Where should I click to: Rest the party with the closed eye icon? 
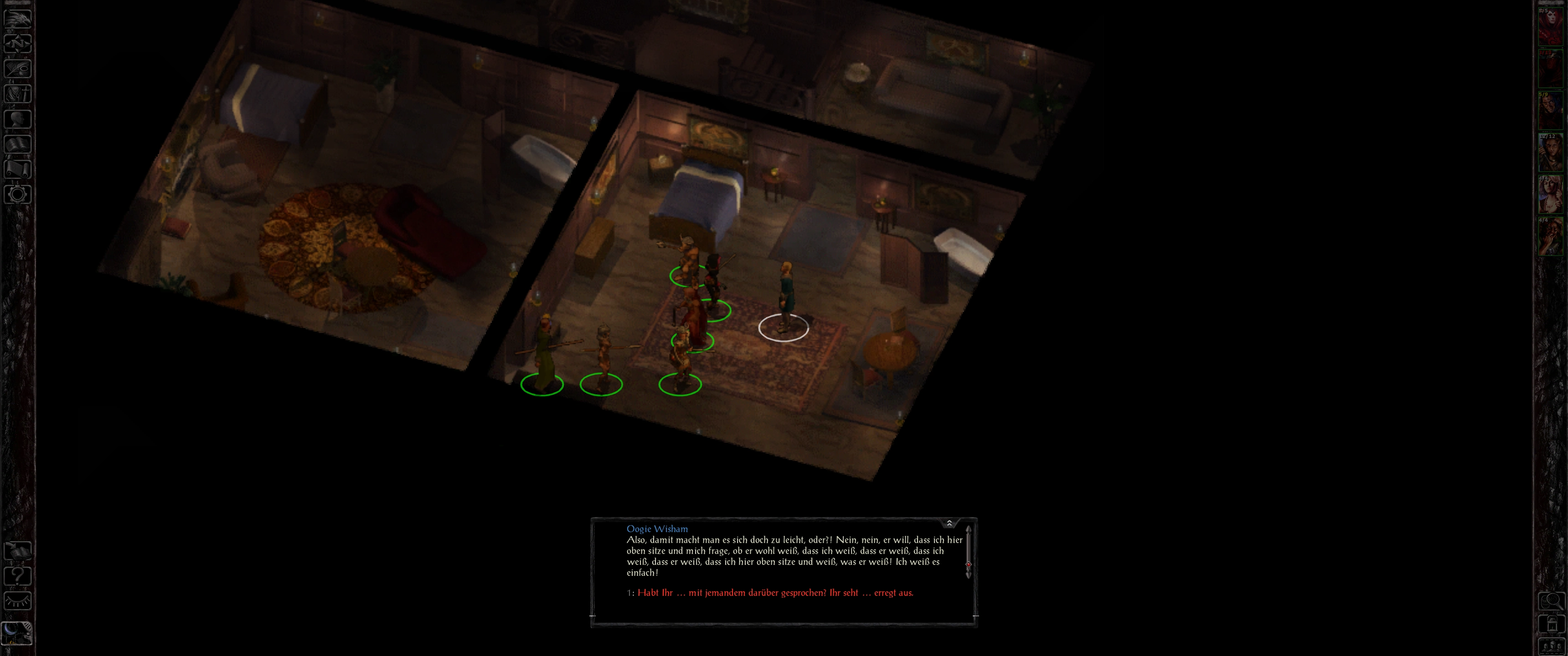point(17,601)
